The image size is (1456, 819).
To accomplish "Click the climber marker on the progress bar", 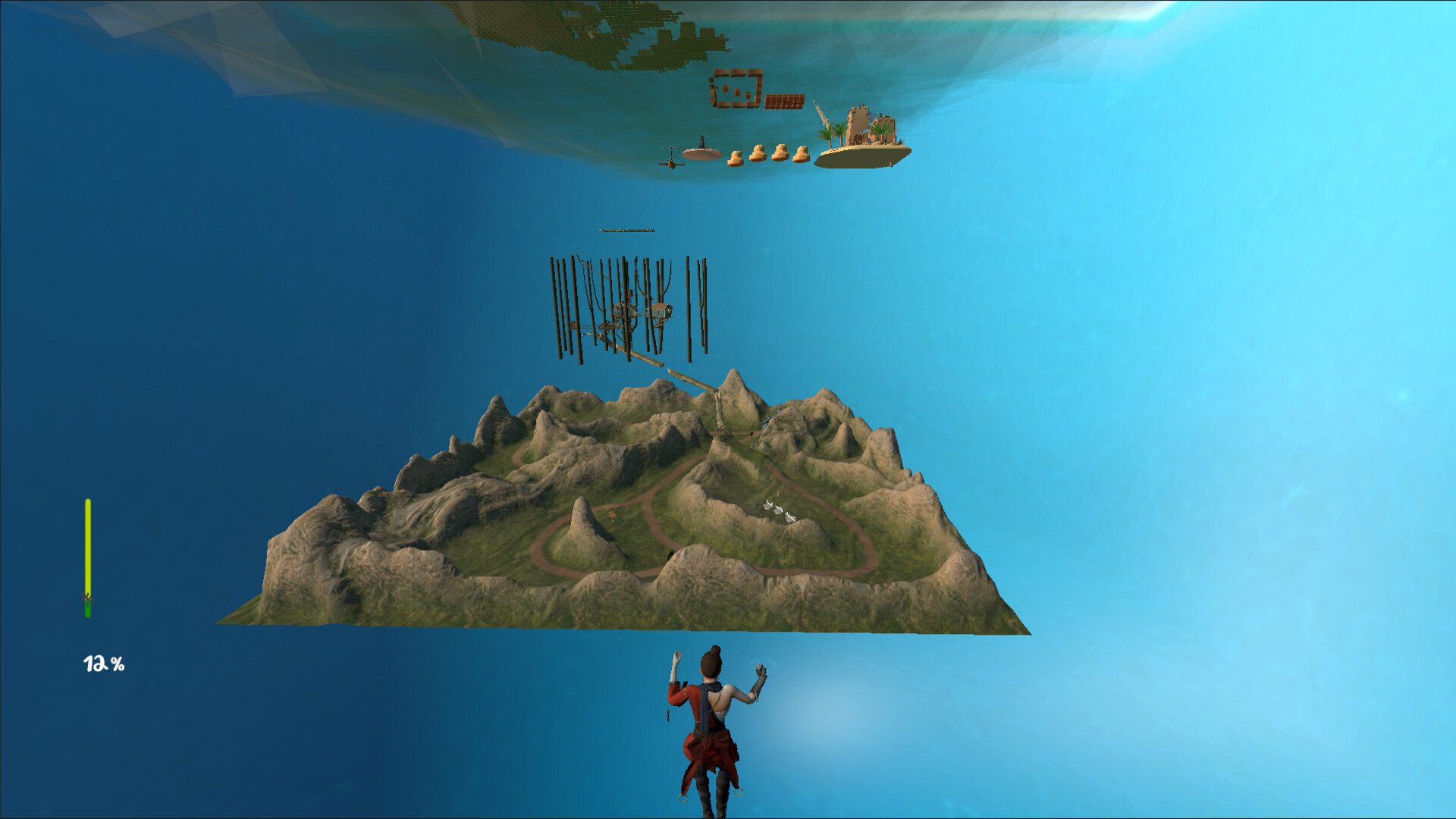I will (x=87, y=598).
